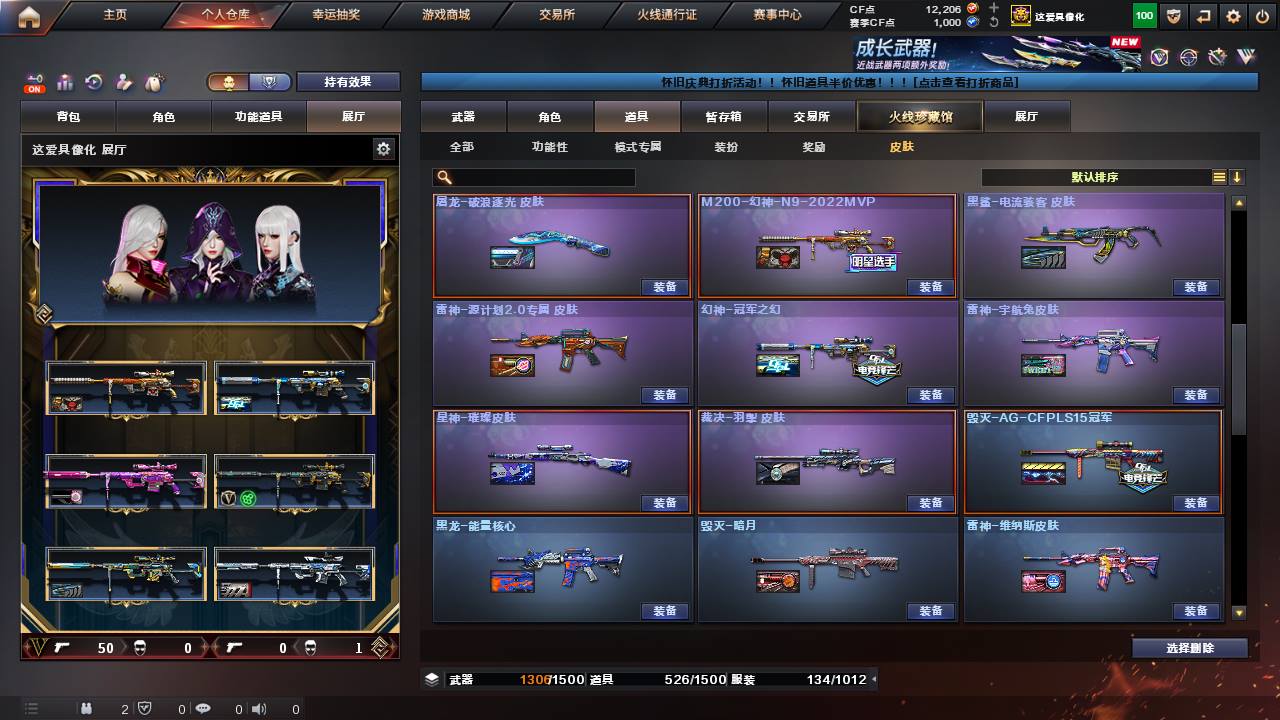Click the 选择删除 select-delete button
This screenshot has height=720, width=1280.
(1190, 648)
